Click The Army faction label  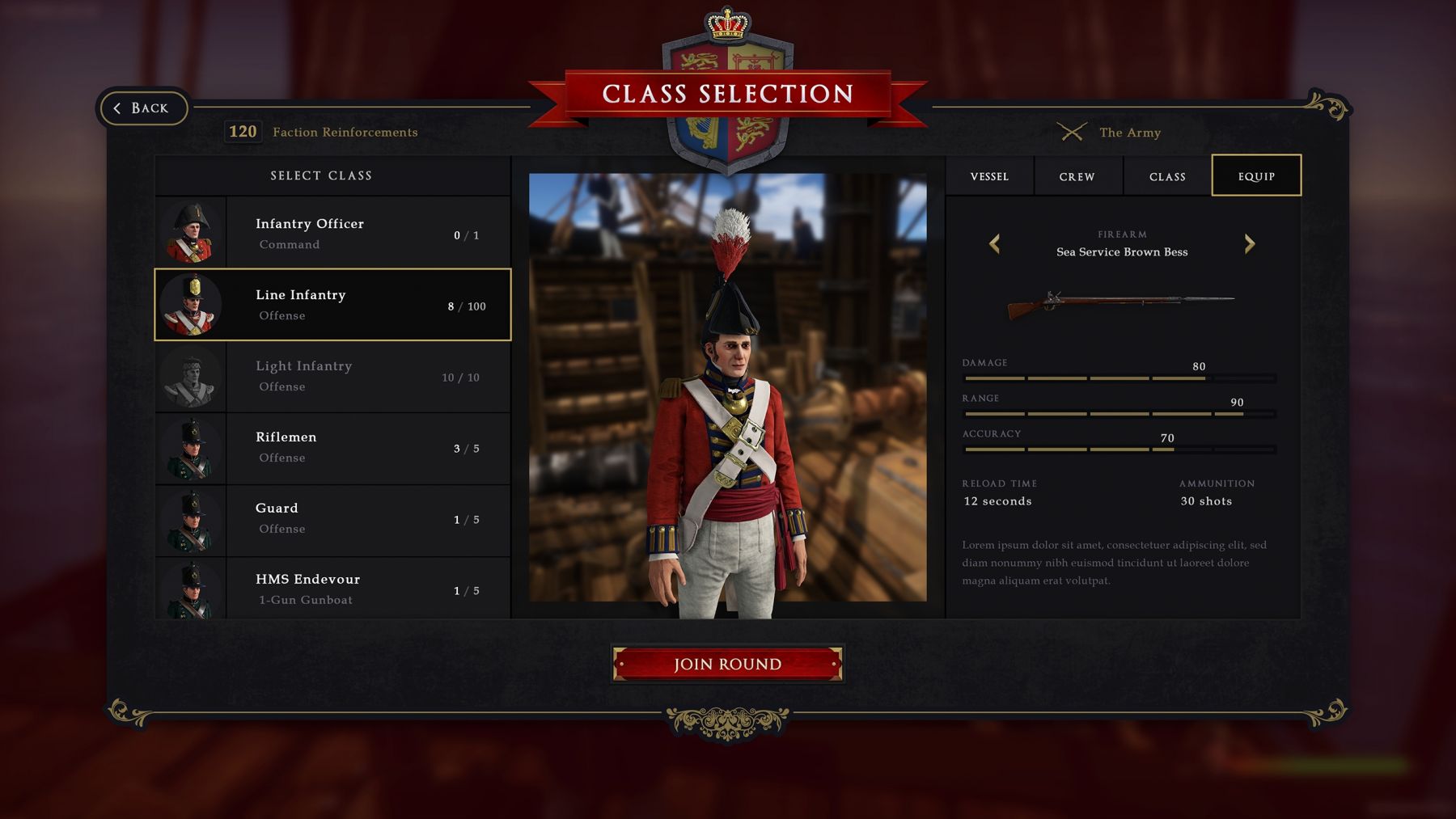click(x=1129, y=133)
